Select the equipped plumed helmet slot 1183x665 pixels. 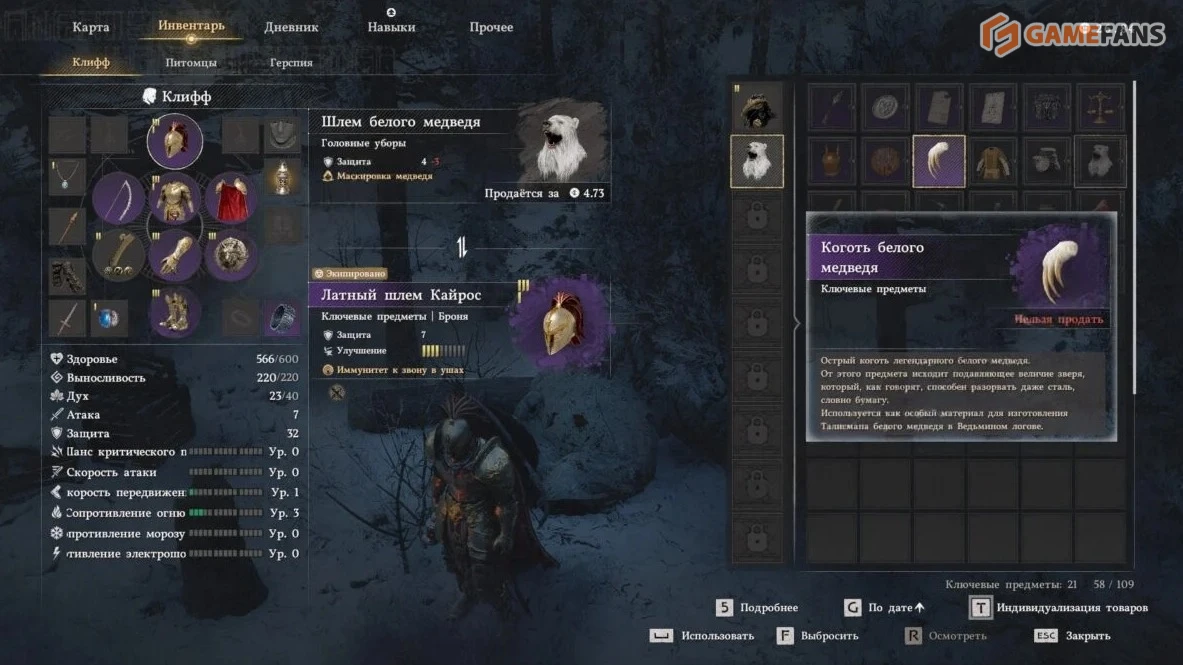tap(175, 141)
